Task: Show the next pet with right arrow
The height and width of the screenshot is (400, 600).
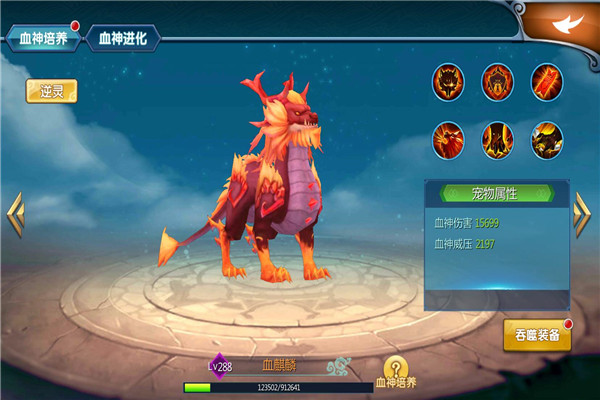Action: [x=583, y=214]
